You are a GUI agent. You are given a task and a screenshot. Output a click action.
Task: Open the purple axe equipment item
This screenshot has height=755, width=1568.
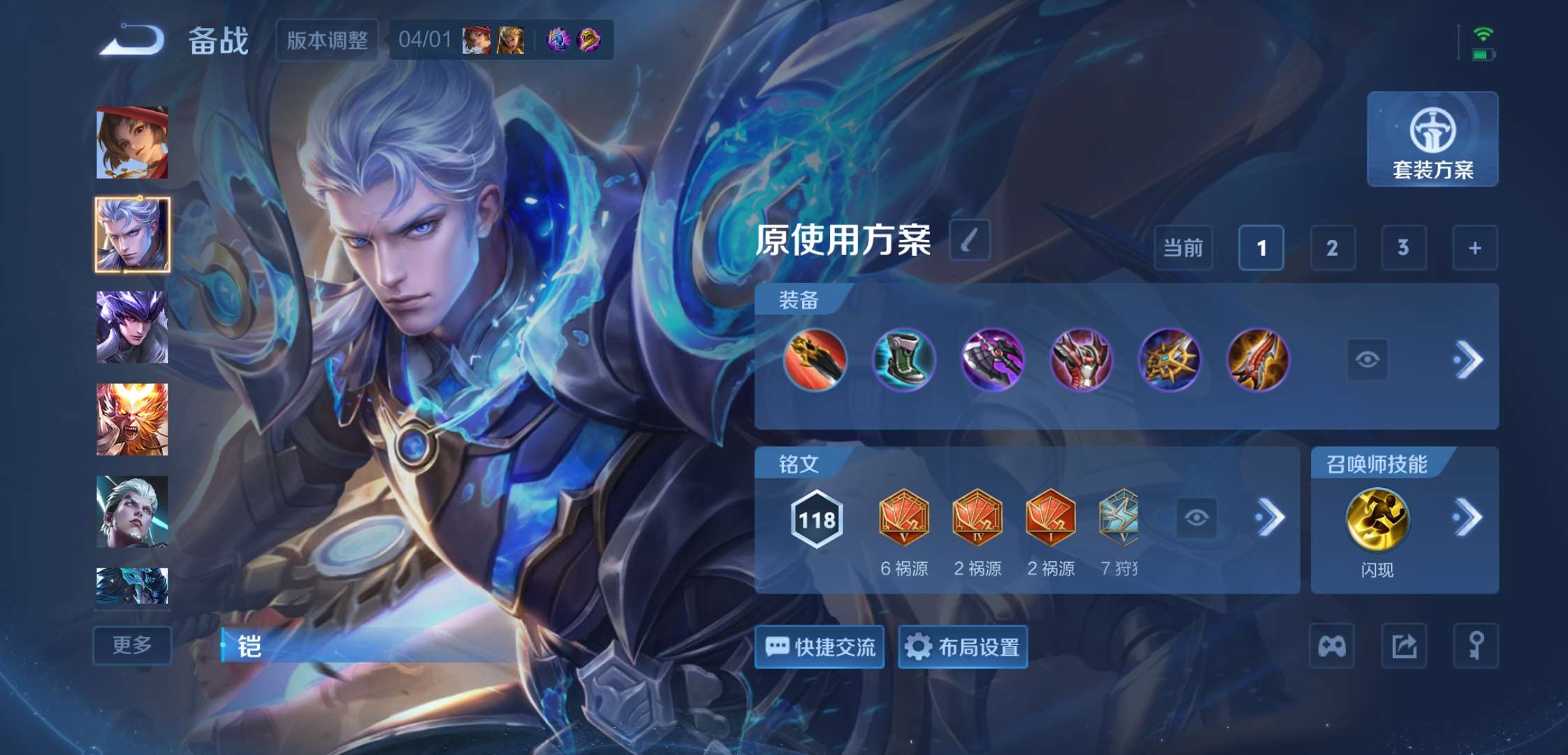992,359
